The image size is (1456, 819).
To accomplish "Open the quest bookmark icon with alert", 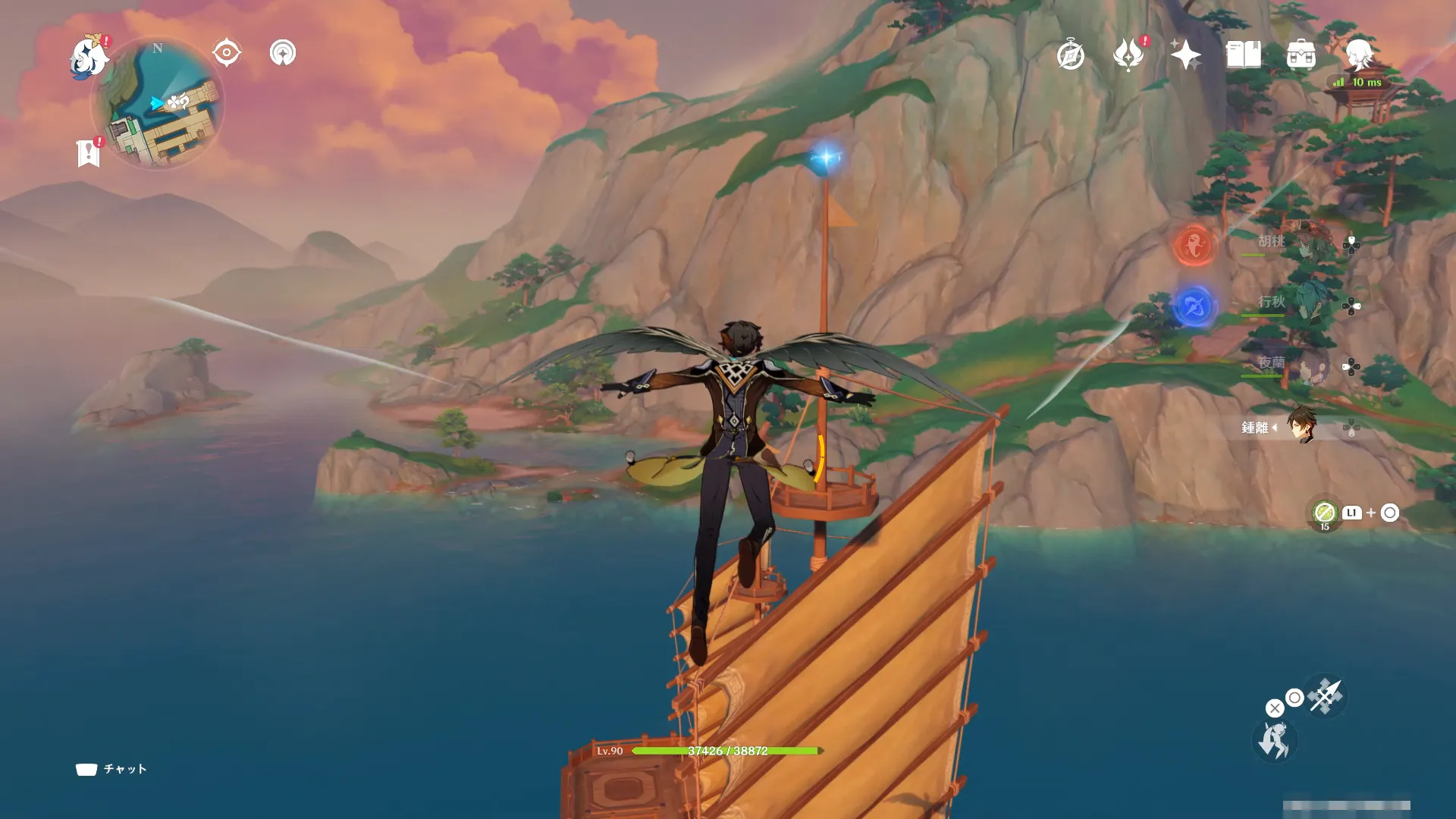I will pyautogui.click(x=89, y=152).
